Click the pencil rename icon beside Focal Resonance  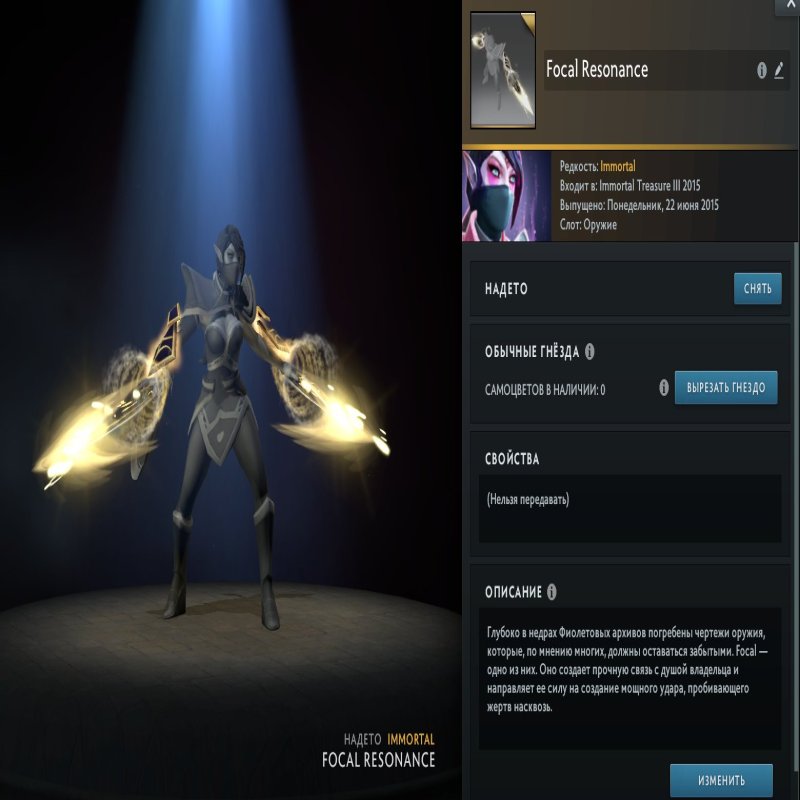coord(779,71)
